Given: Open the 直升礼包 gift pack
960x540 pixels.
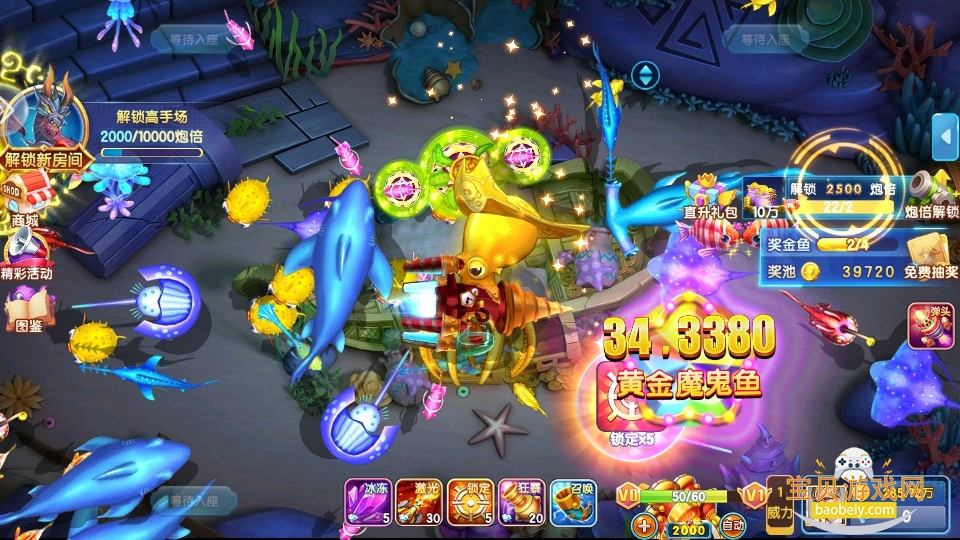Looking at the screenshot, I should (x=708, y=195).
